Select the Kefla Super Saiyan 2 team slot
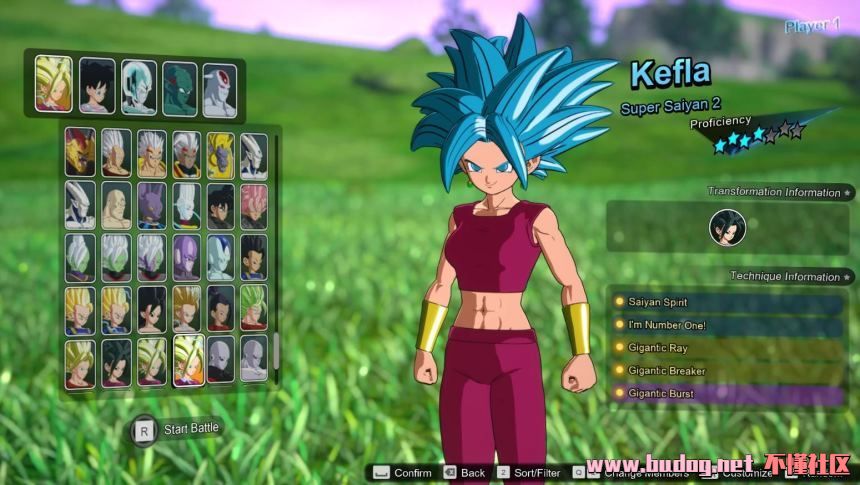Viewport: 860px width, 485px height. 53,82
